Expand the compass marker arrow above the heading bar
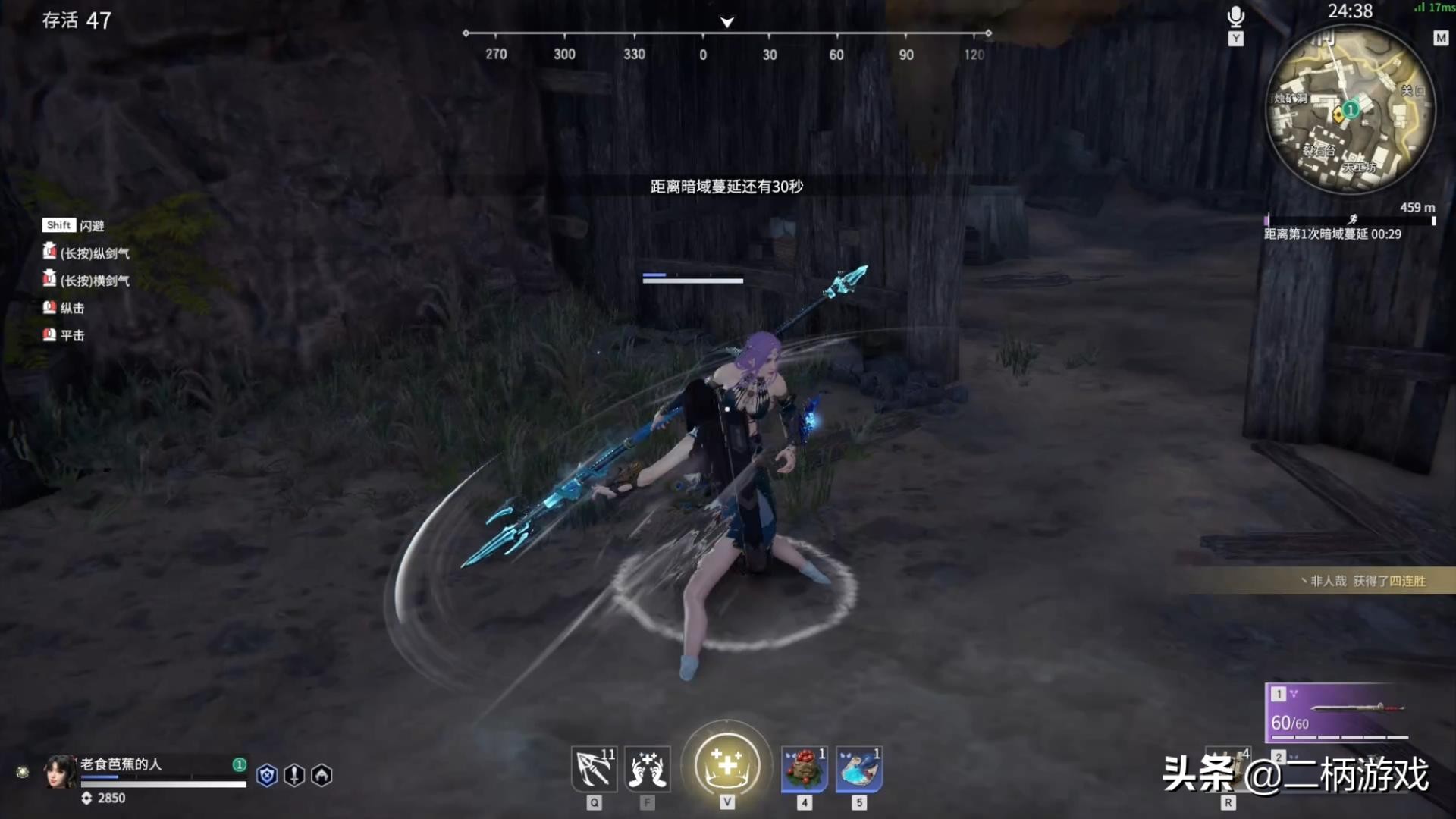 (726, 23)
